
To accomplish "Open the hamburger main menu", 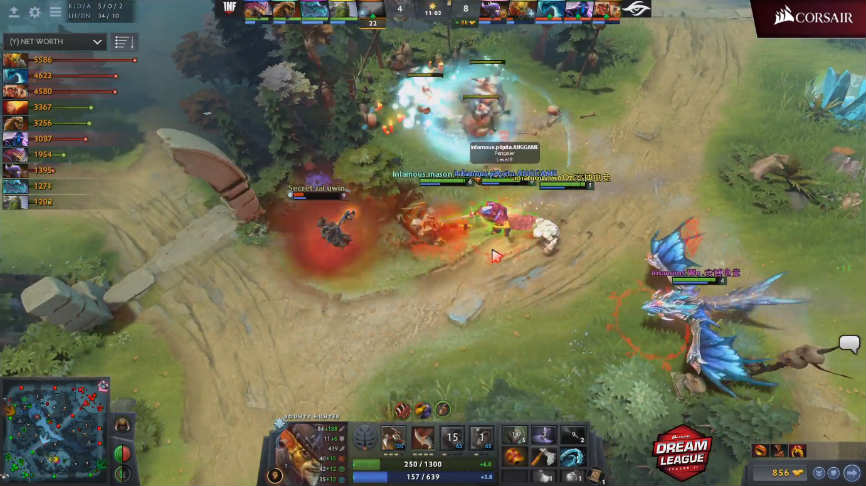I will 55,12.
